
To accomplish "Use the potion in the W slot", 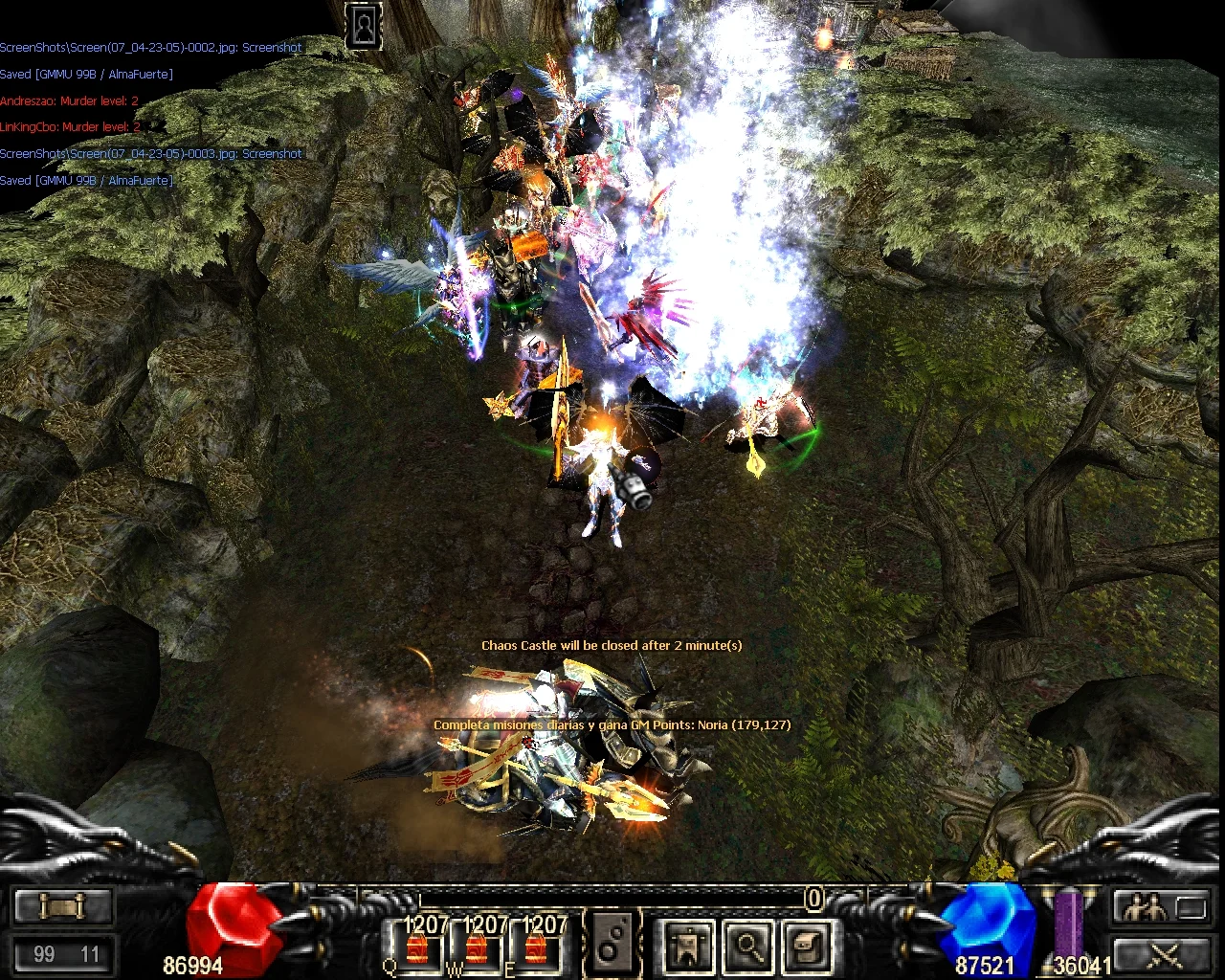I will [x=476, y=947].
